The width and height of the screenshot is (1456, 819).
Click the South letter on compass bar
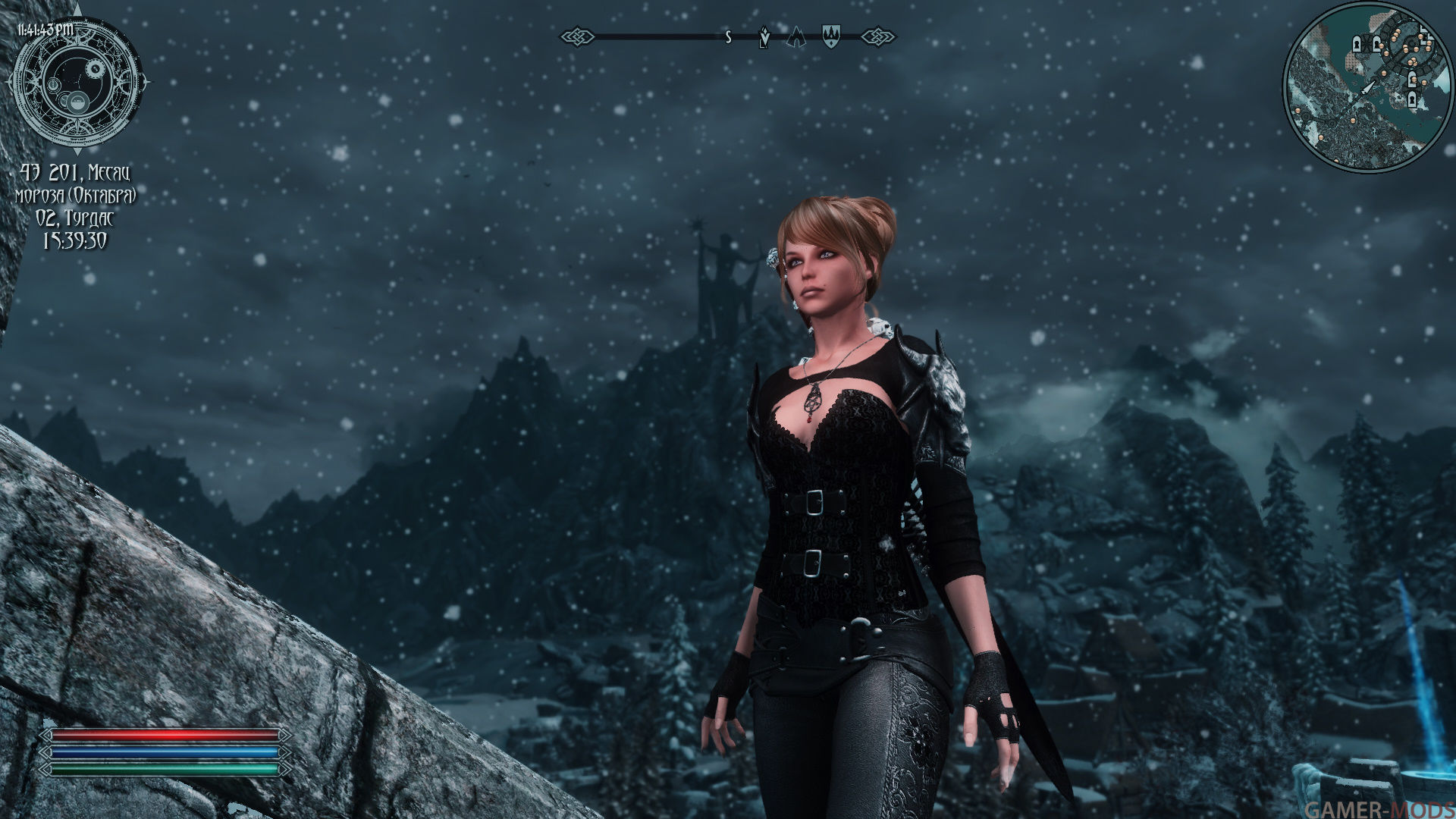pyautogui.click(x=728, y=36)
